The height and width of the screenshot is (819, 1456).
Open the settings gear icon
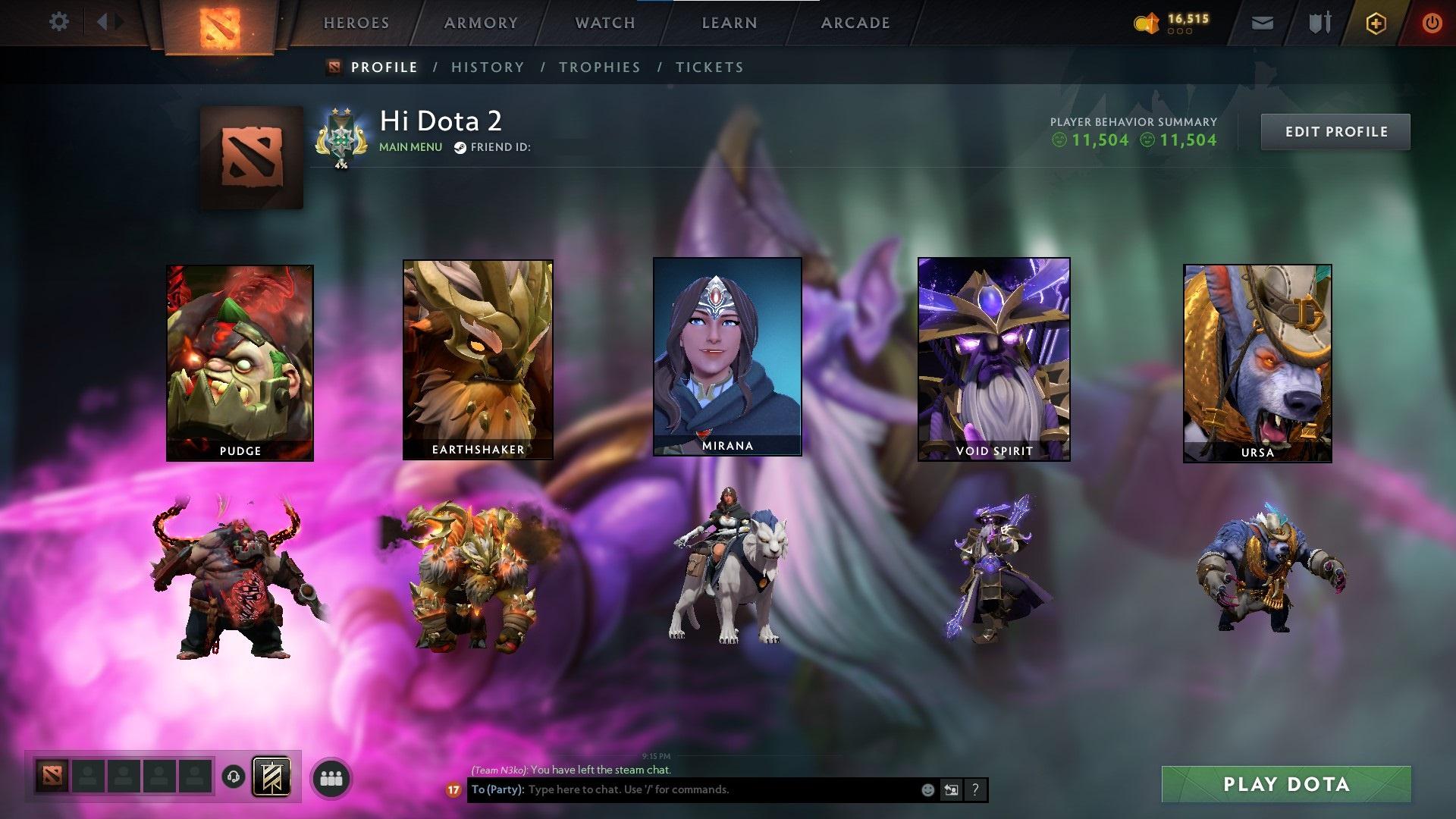[x=59, y=22]
